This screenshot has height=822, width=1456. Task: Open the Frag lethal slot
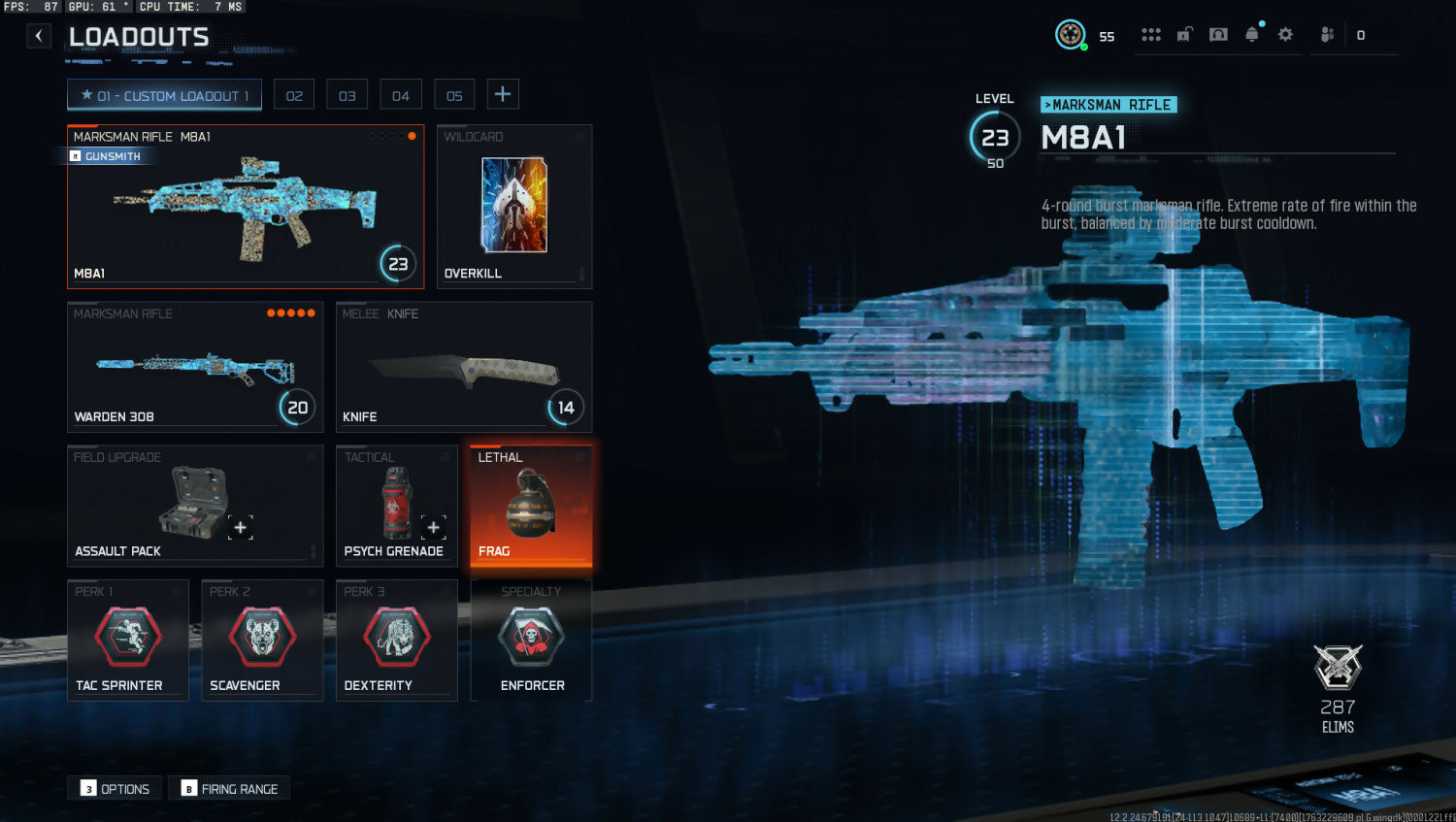(x=531, y=506)
